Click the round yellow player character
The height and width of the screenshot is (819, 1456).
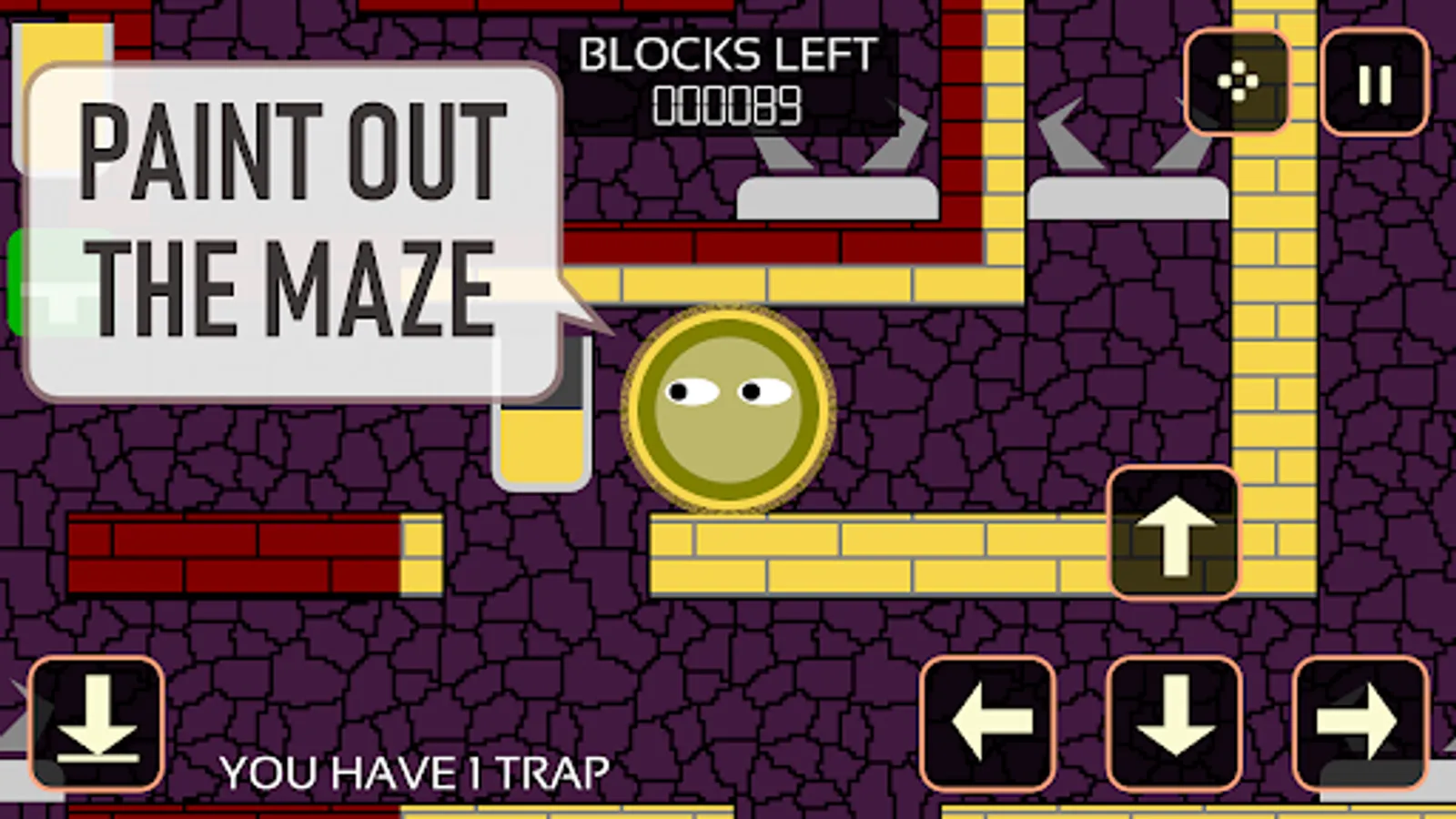tap(728, 409)
